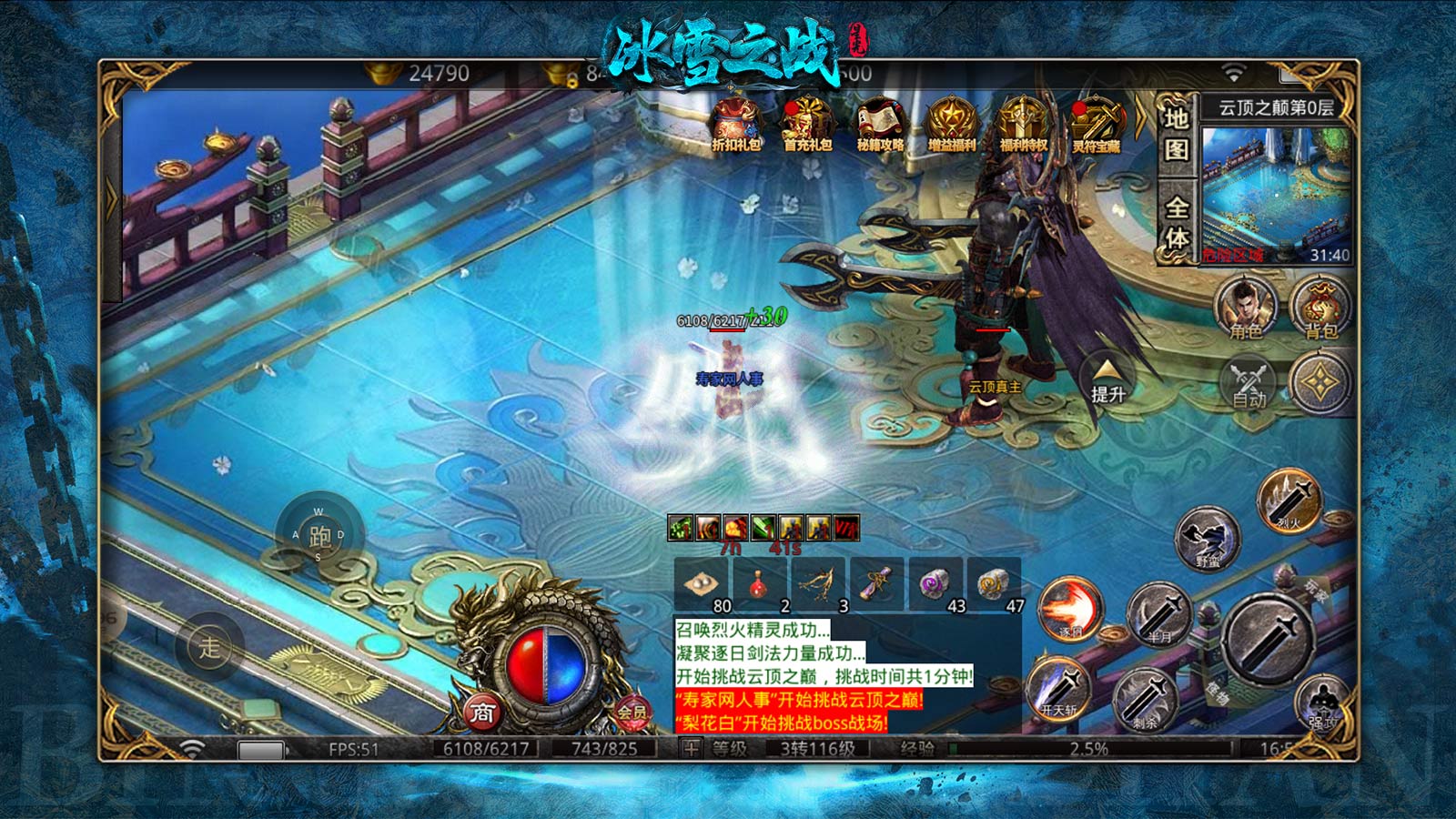This screenshot has width=1456, height=819.
Task: Open the 福利特权 privilege menu
Action: click(x=1023, y=125)
